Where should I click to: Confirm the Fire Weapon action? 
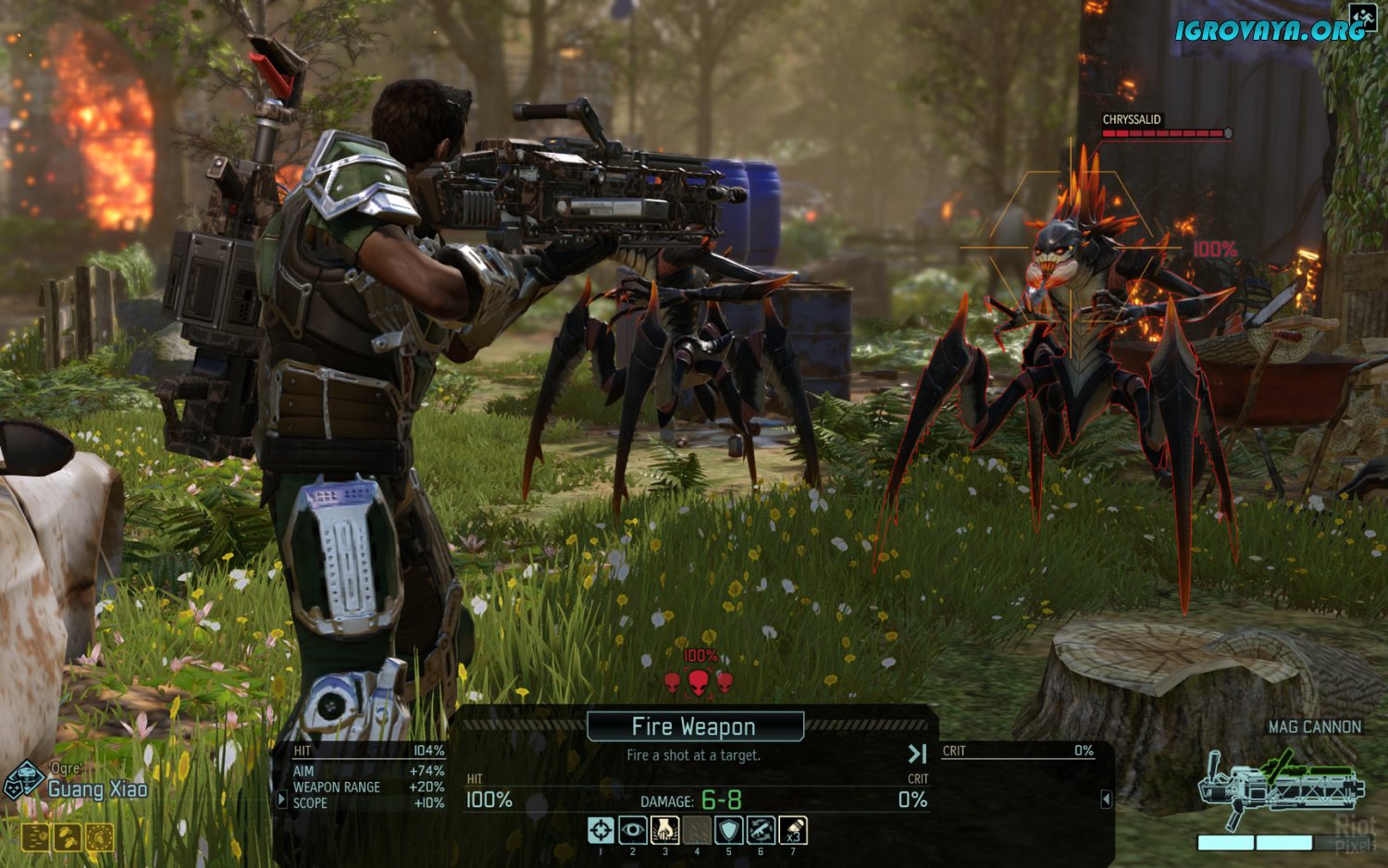pyautogui.click(x=695, y=726)
